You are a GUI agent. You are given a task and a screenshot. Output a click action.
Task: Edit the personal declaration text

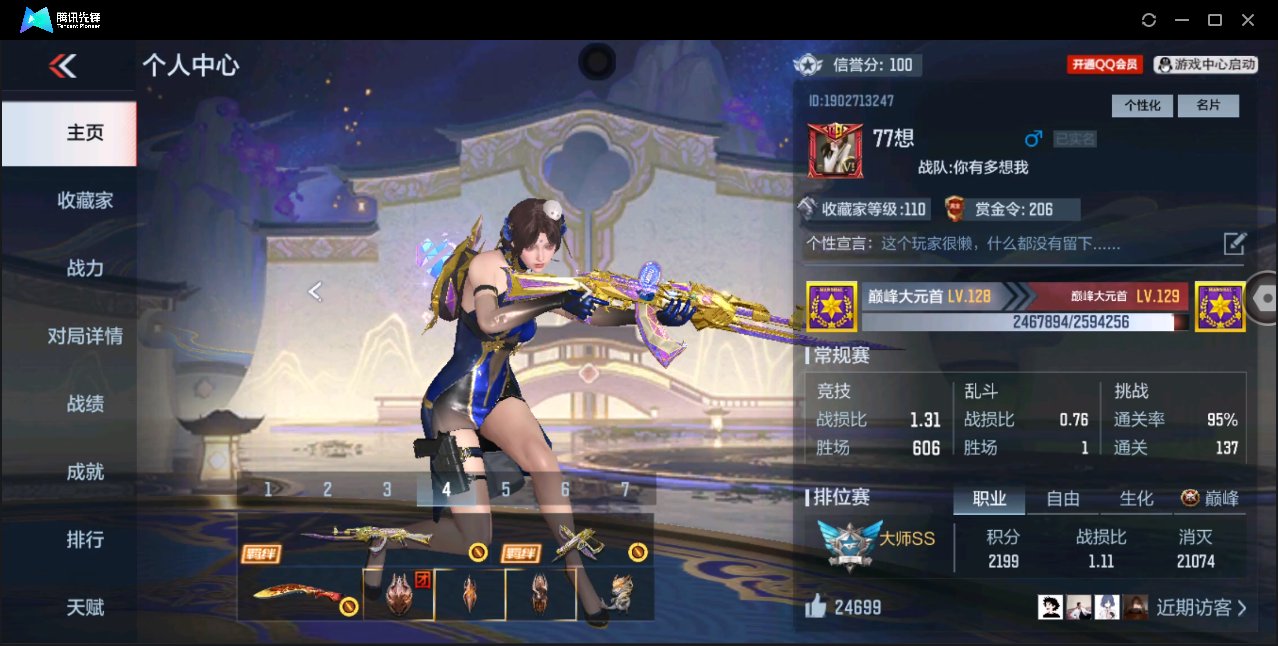point(1235,243)
